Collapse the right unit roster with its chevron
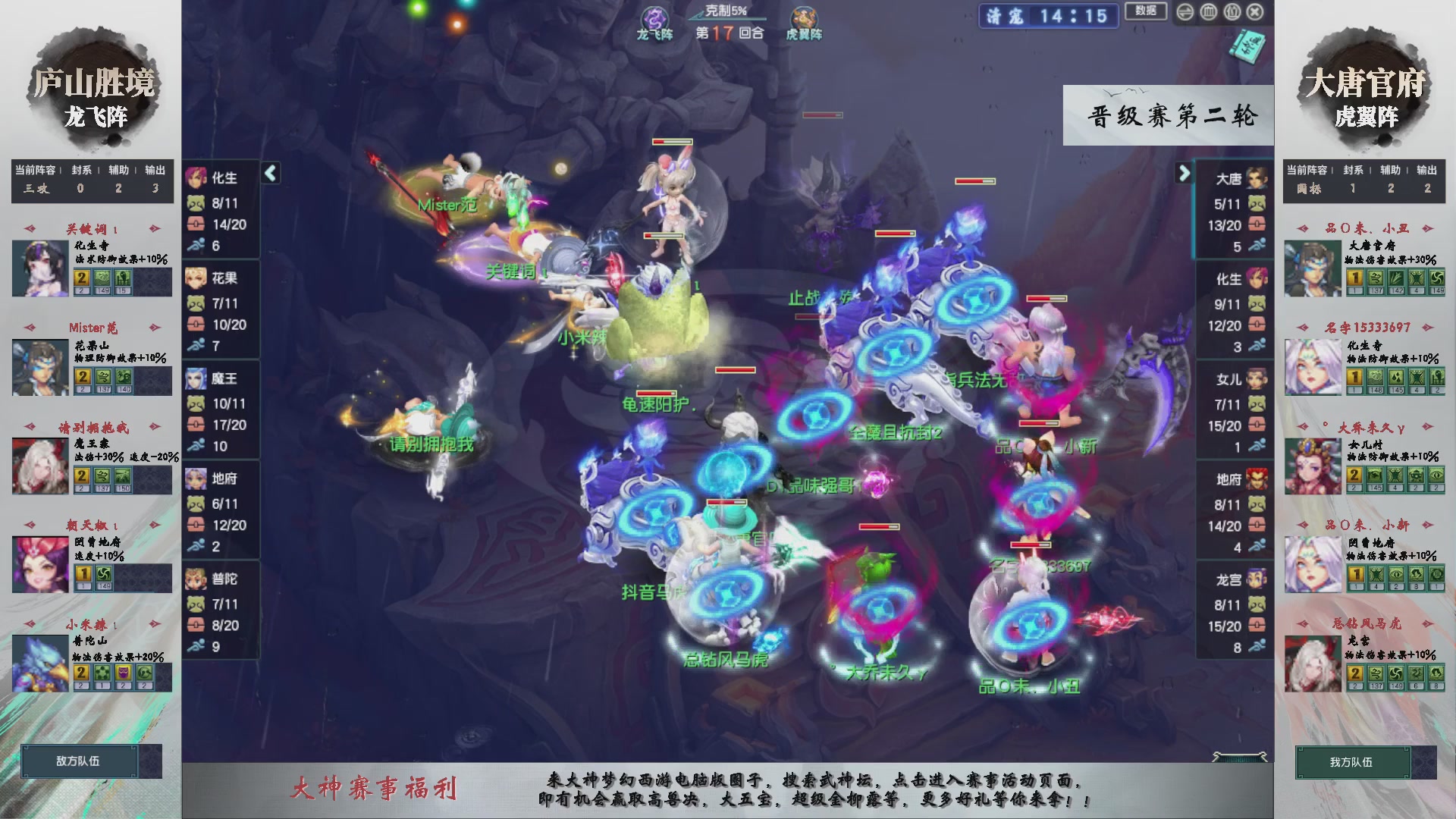This screenshot has width=1456, height=819. (1185, 173)
